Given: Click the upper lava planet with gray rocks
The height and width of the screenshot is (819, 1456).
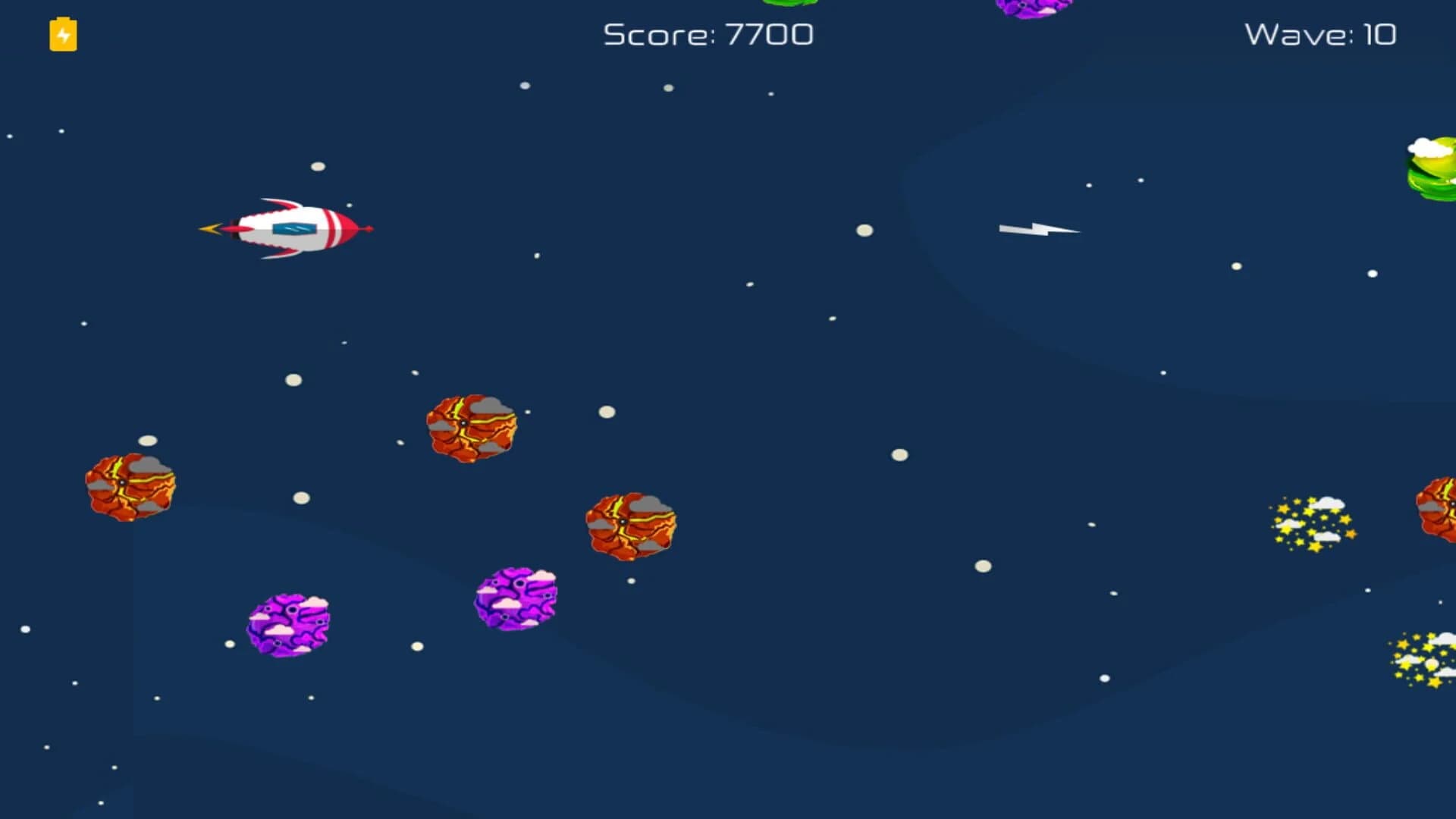Looking at the screenshot, I should point(470,428).
